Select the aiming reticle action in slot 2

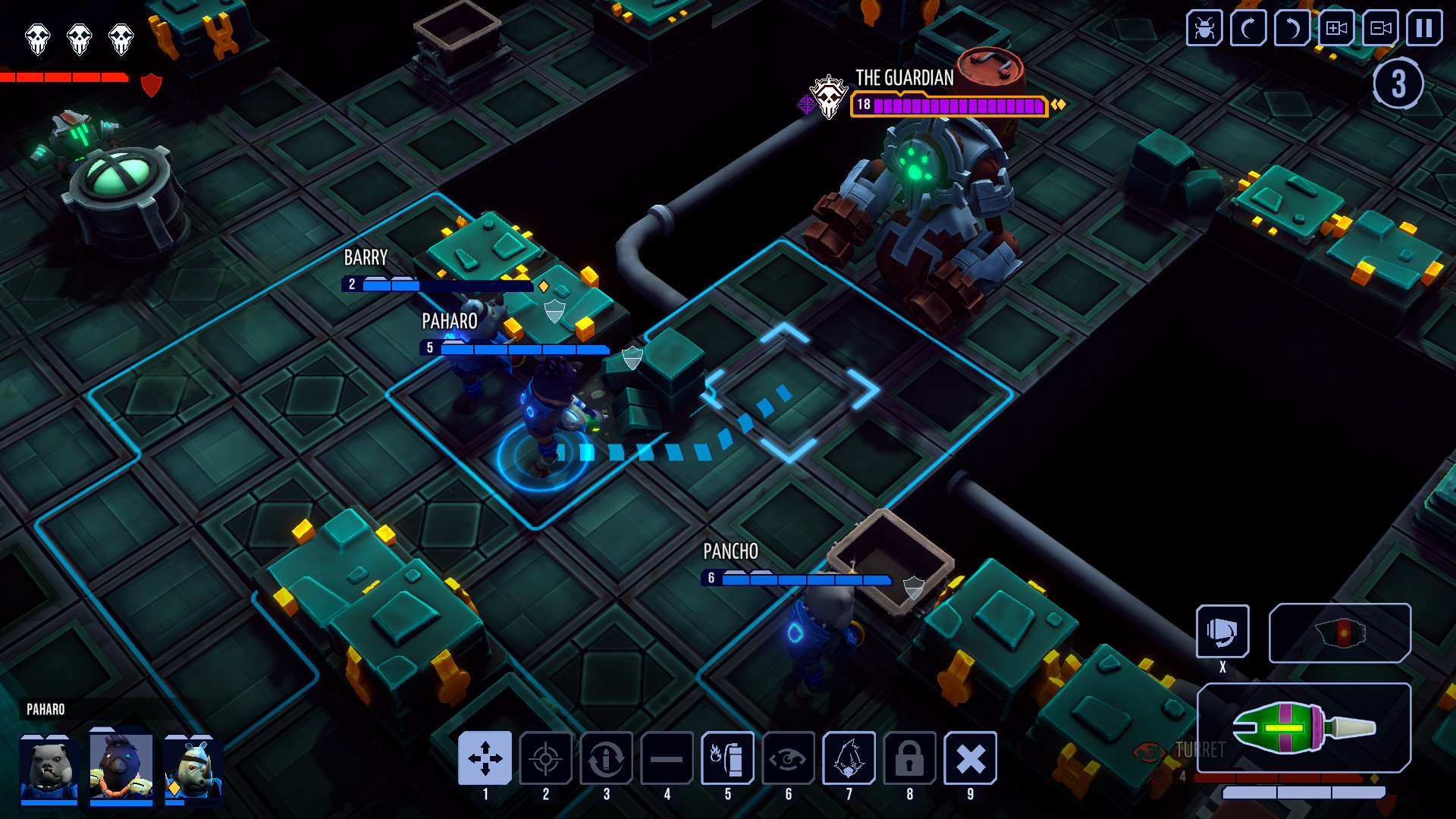coord(547,758)
